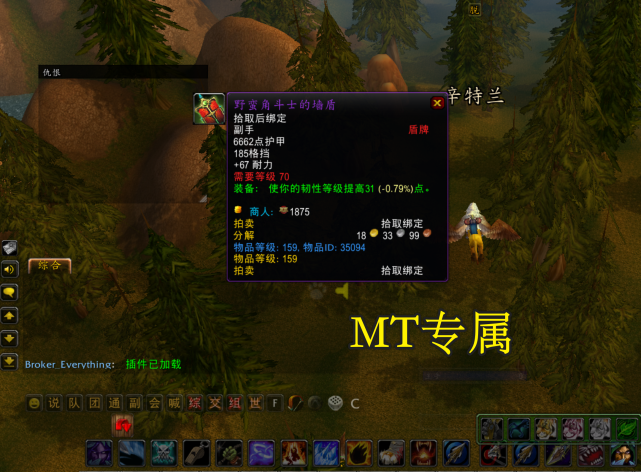Click the red broken heart icon
This screenshot has width=641, height=472.
(x=124, y=427)
